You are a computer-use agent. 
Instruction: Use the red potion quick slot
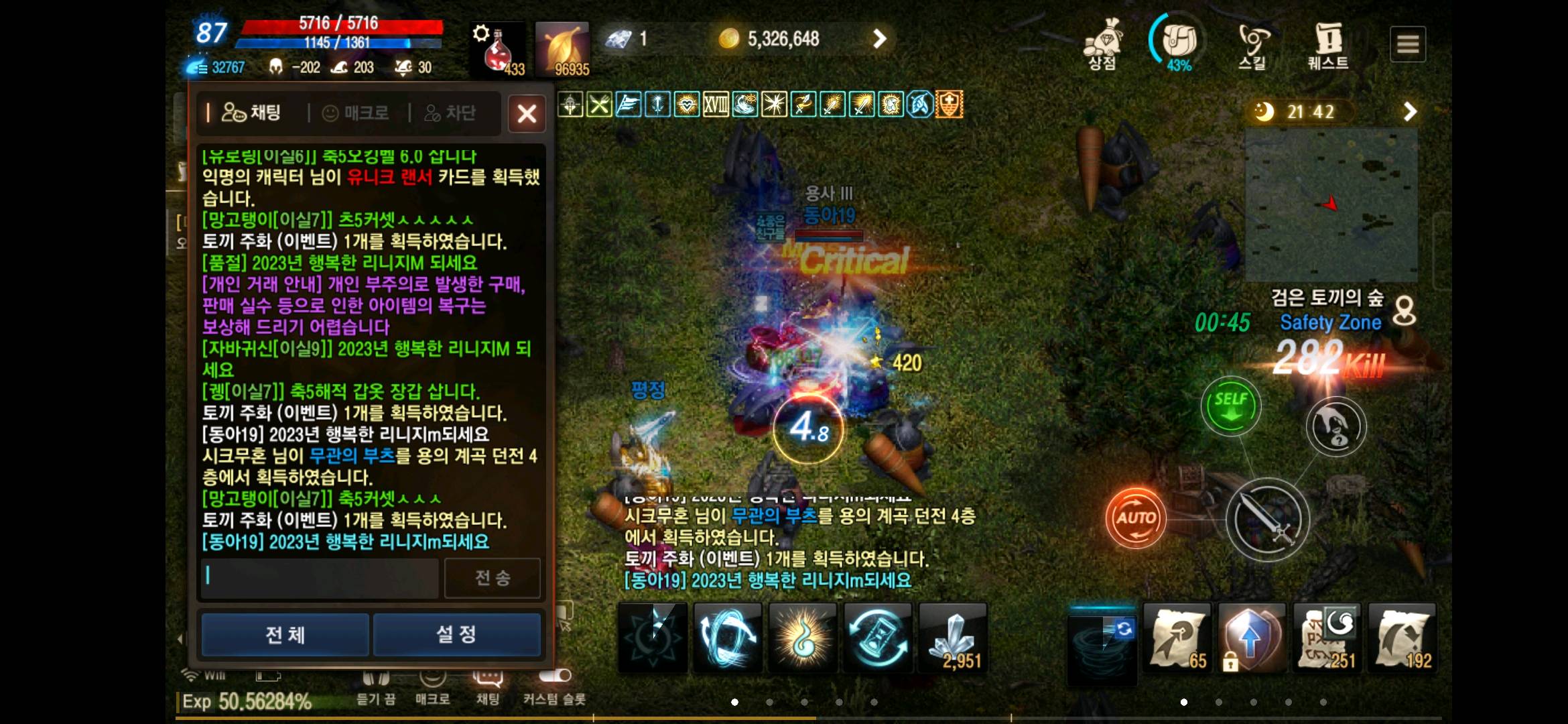pyautogui.click(x=497, y=48)
